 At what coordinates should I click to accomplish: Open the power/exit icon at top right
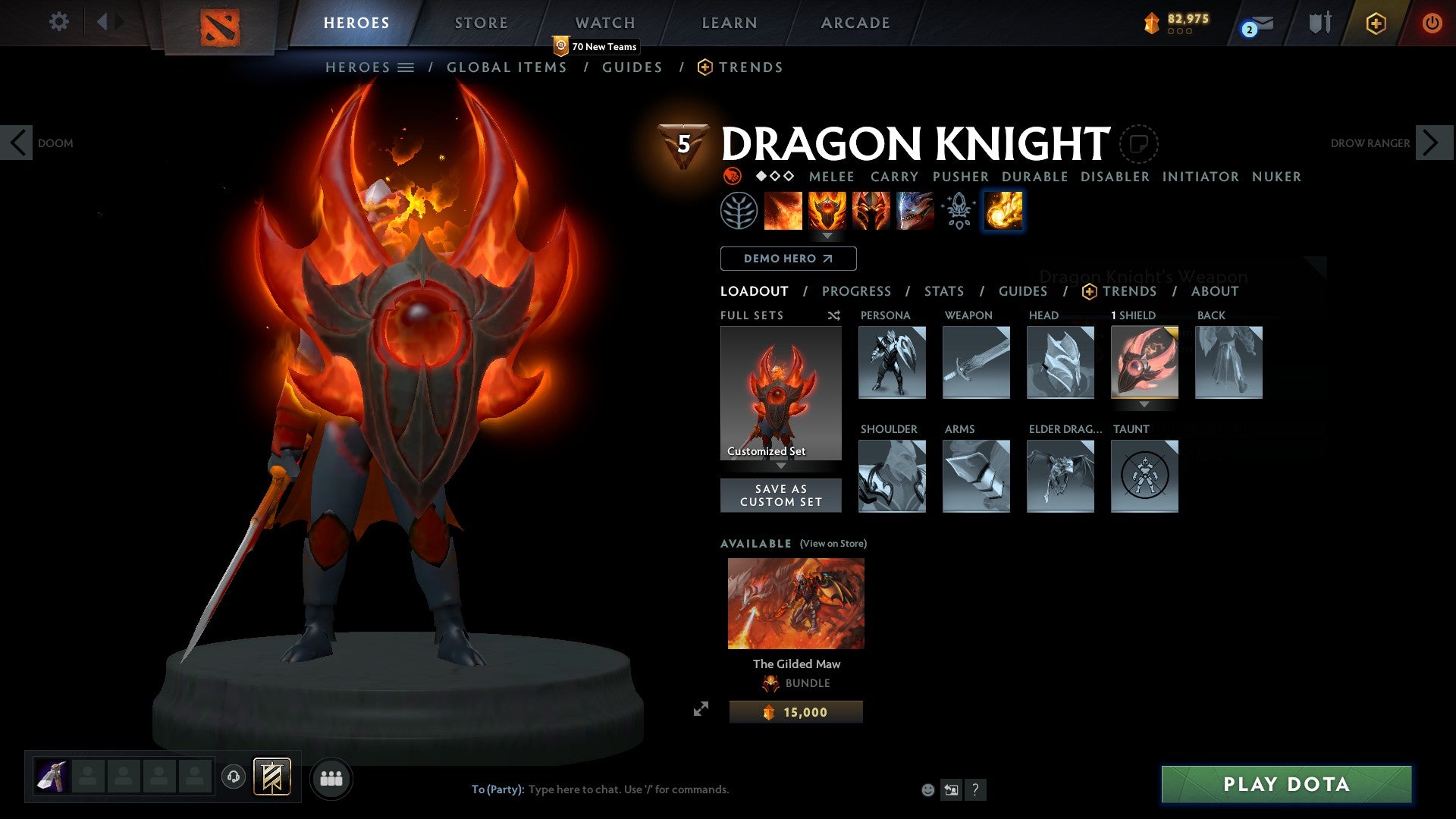pyautogui.click(x=1433, y=22)
